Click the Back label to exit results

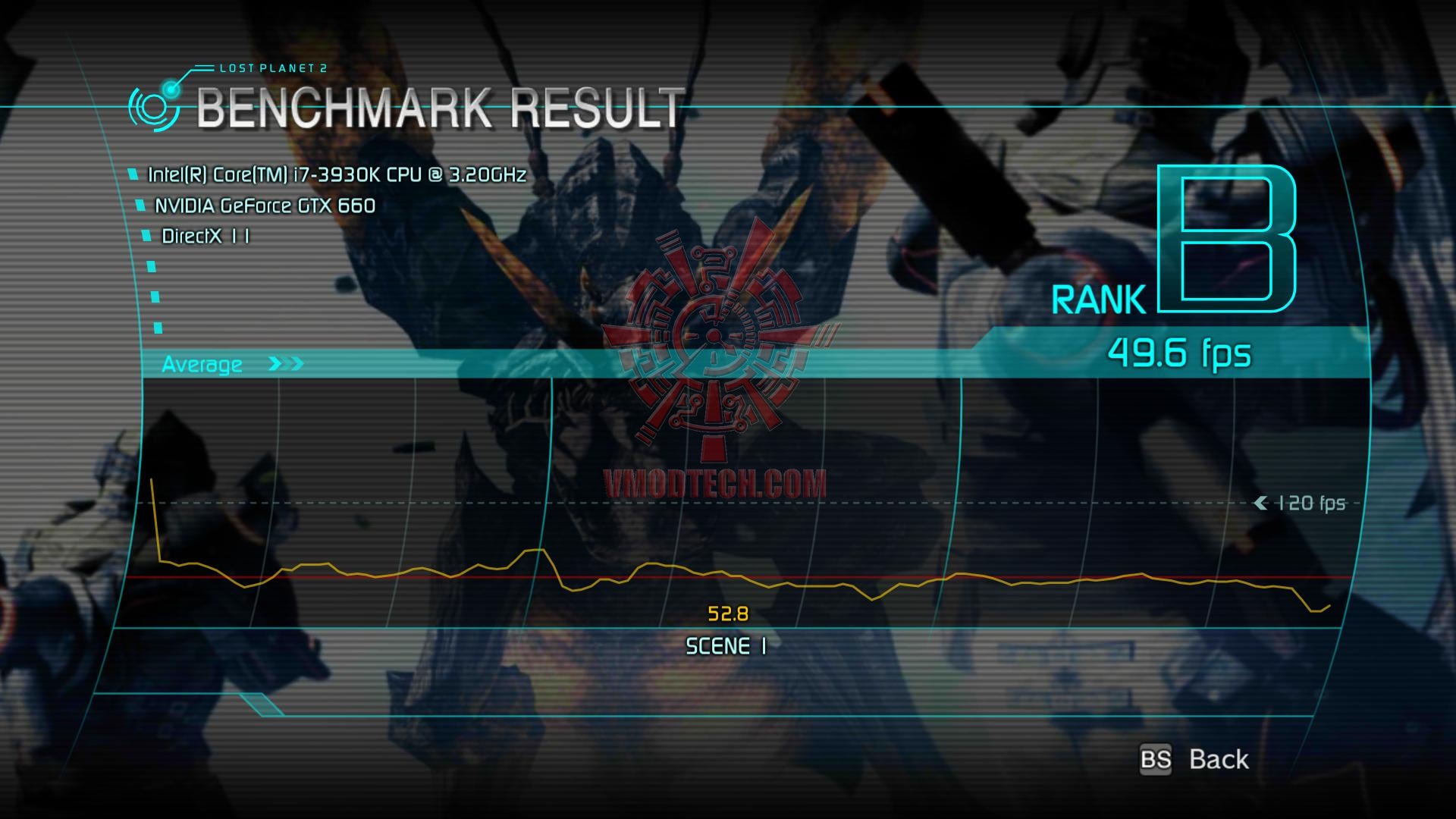1218,759
